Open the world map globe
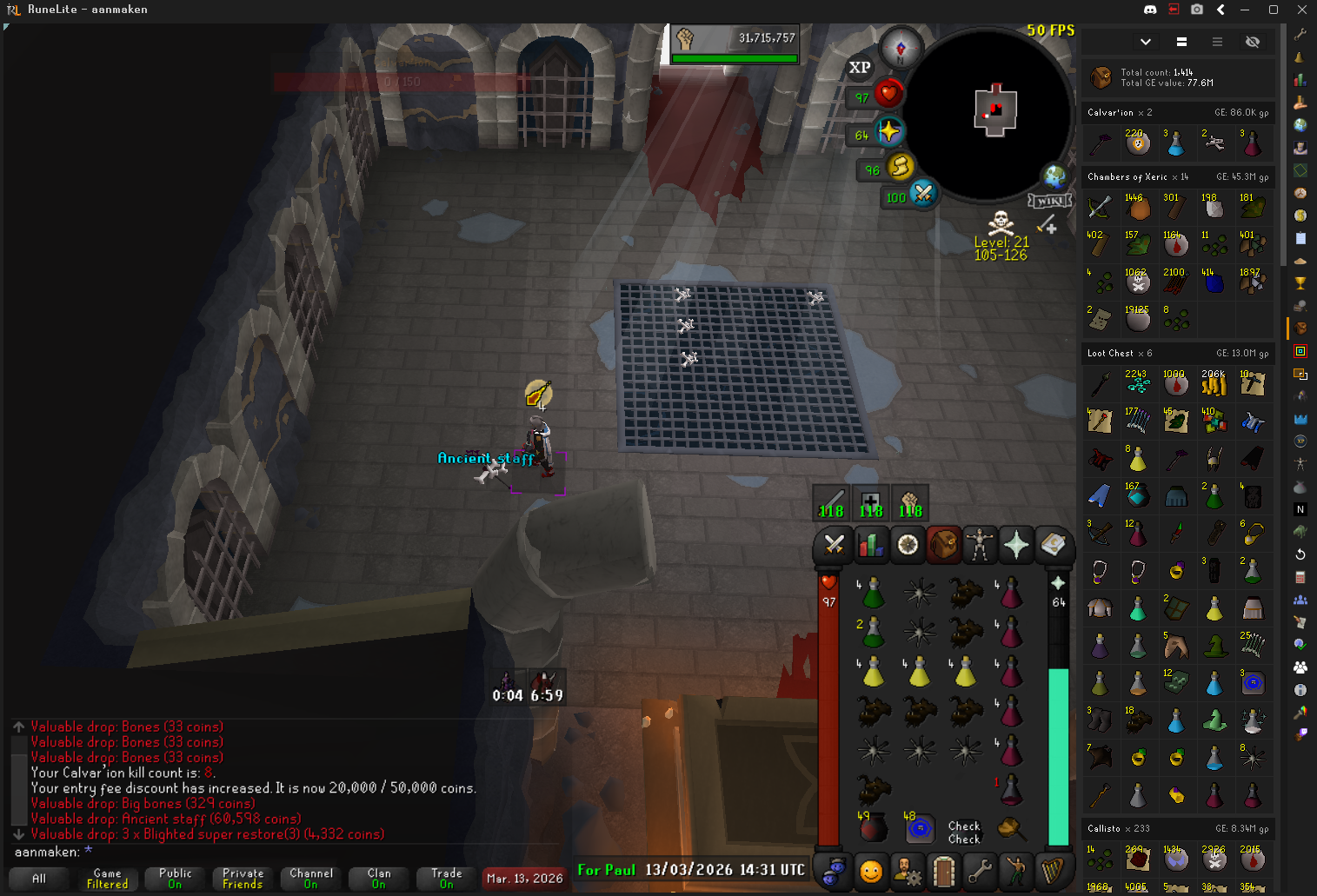 tap(1055, 176)
